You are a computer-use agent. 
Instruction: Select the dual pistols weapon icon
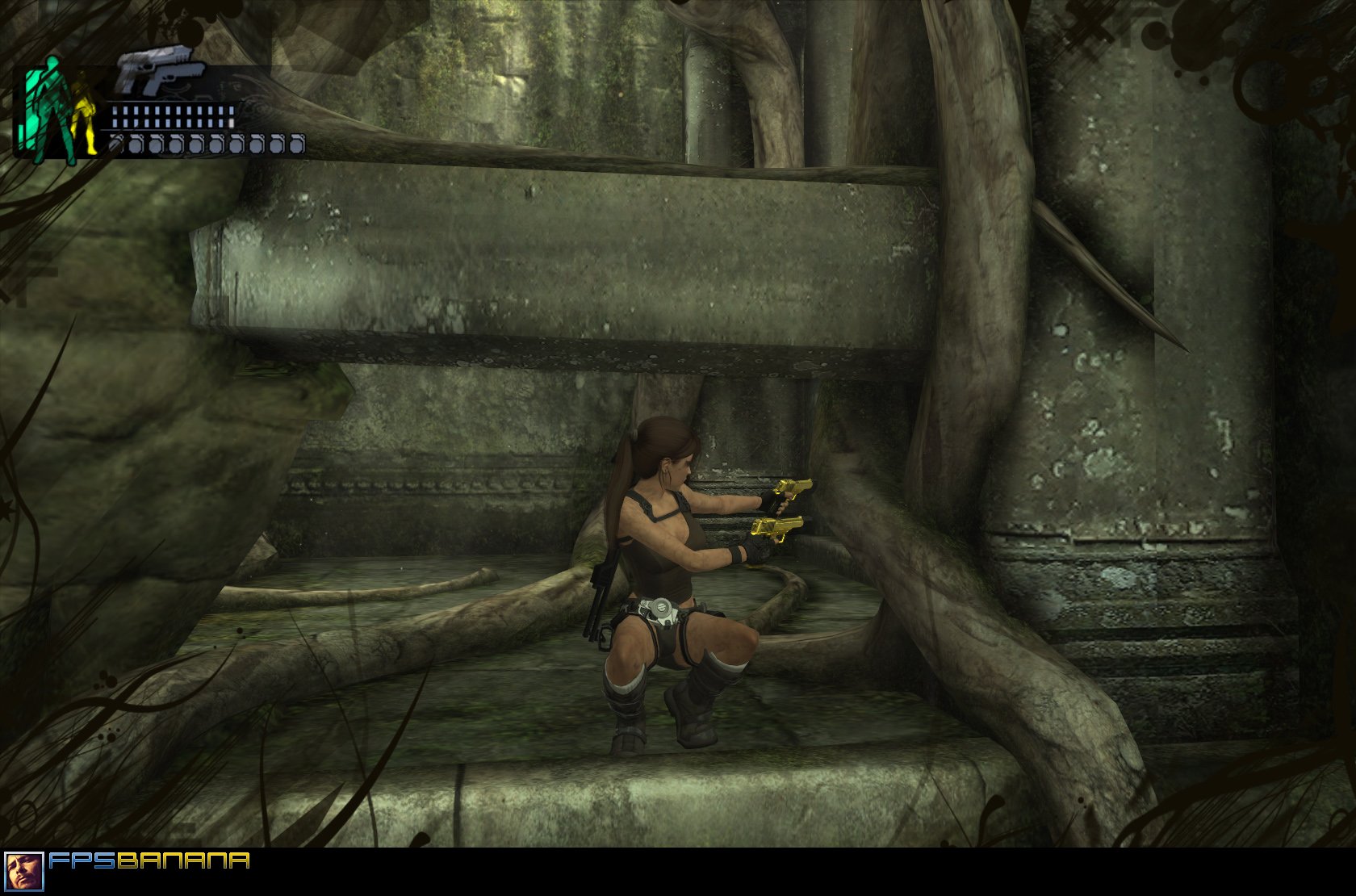(155, 71)
